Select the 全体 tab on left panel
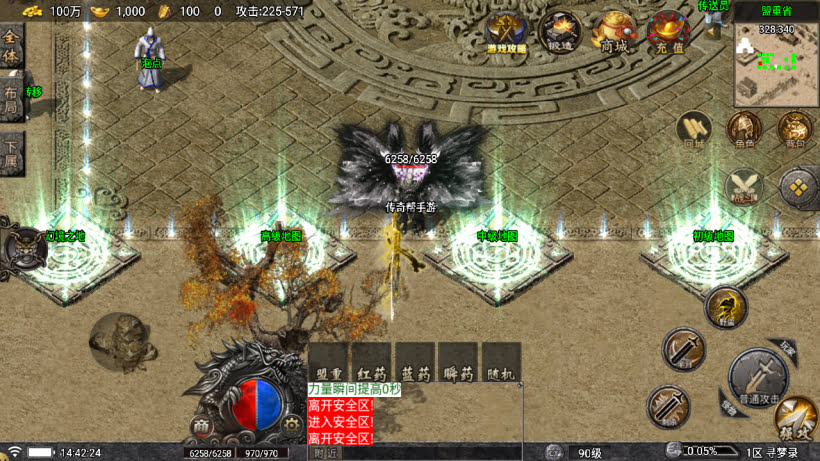Screen dimensions: 820x461 pos(12,46)
